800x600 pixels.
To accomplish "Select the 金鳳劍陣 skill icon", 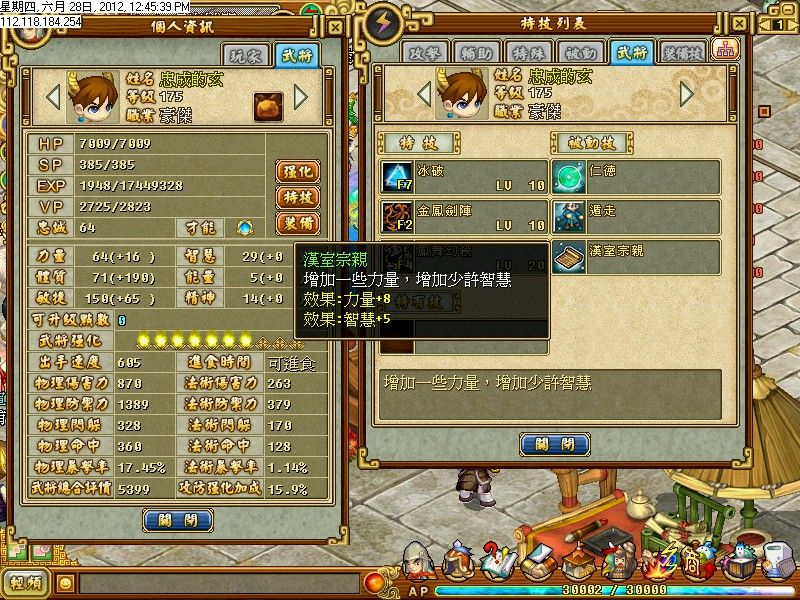I will (x=398, y=216).
